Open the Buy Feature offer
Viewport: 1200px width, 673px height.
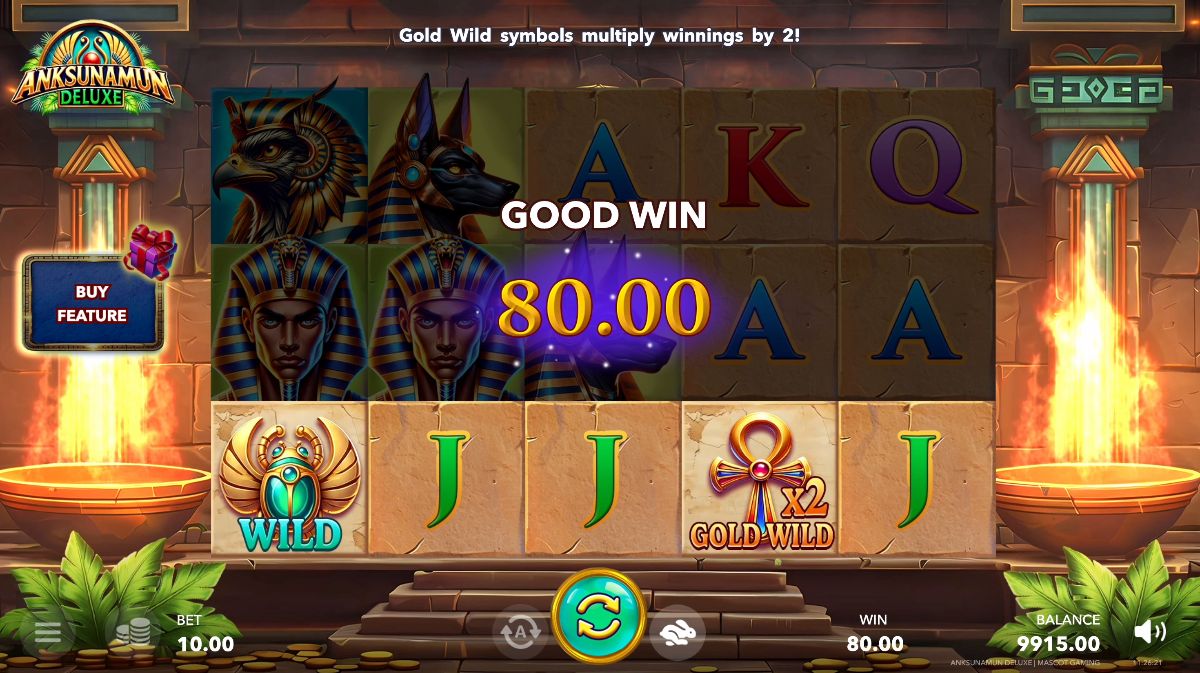point(92,303)
